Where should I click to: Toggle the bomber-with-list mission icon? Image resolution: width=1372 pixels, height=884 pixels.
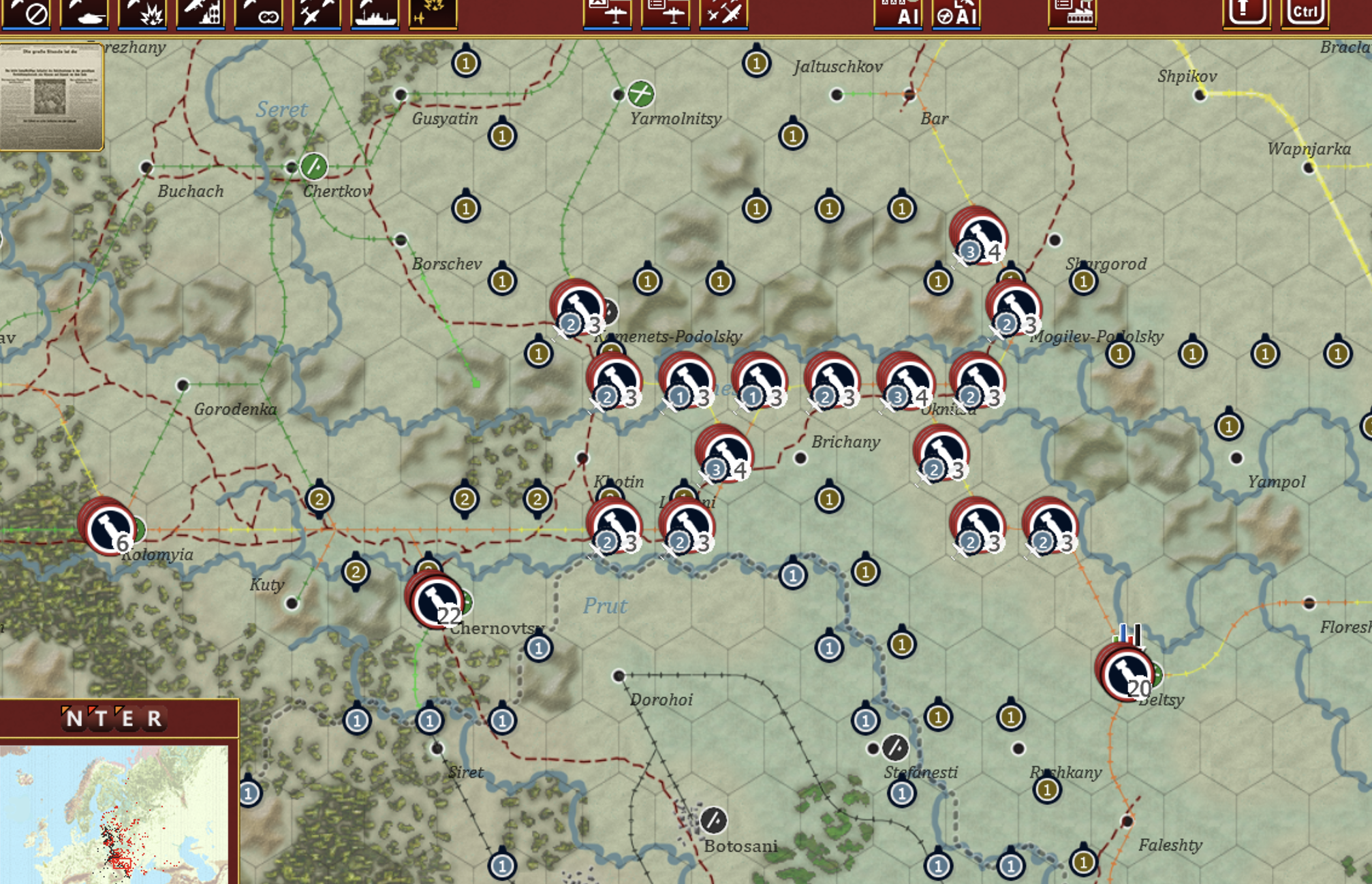click(x=664, y=15)
